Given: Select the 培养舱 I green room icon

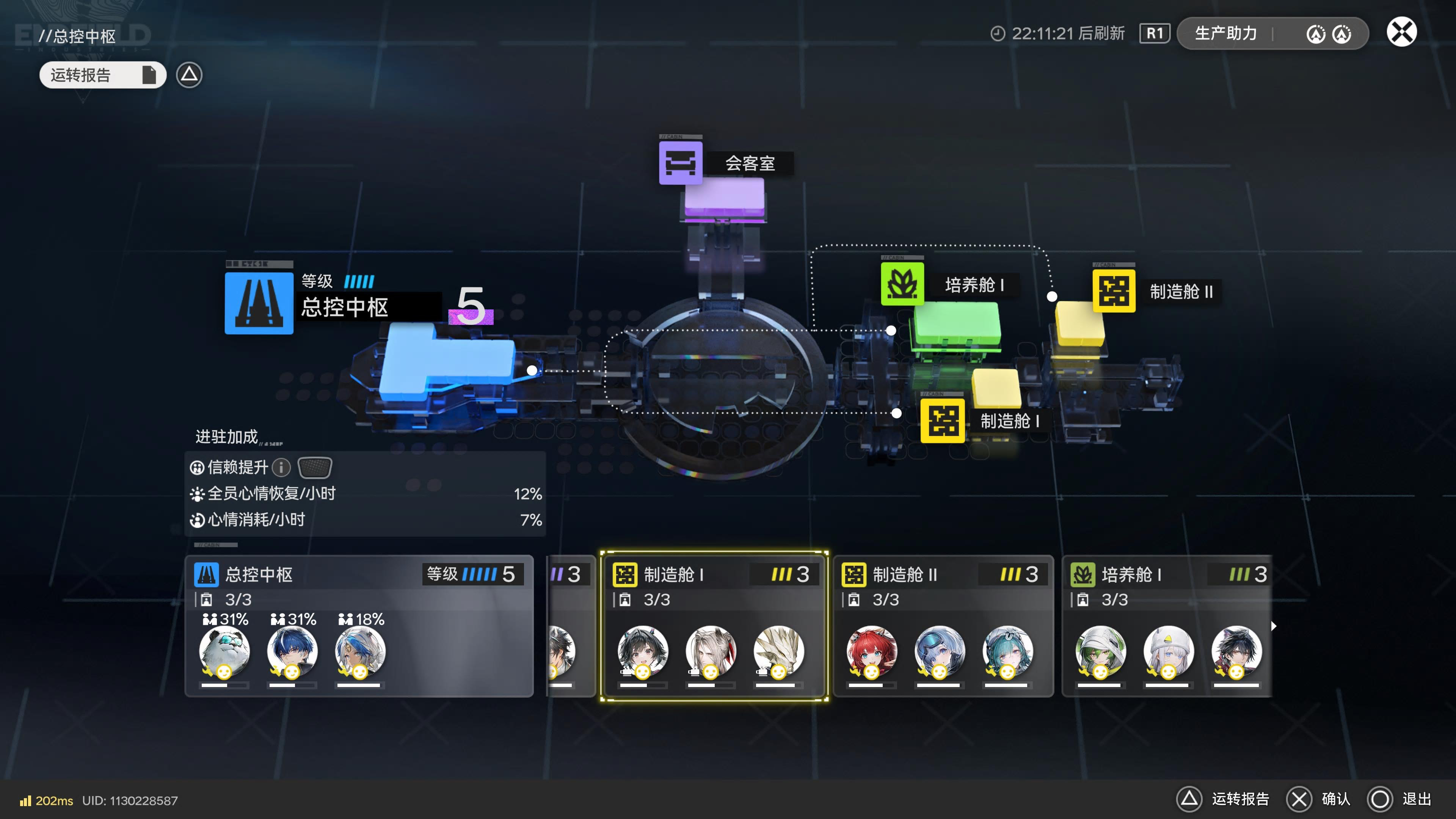Looking at the screenshot, I should click(x=902, y=284).
